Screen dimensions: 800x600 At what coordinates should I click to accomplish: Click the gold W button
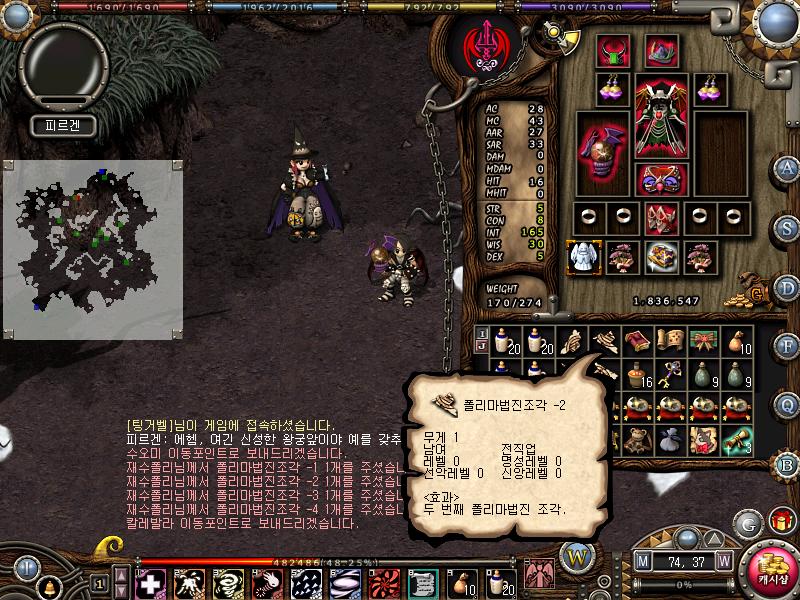(x=577, y=555)
